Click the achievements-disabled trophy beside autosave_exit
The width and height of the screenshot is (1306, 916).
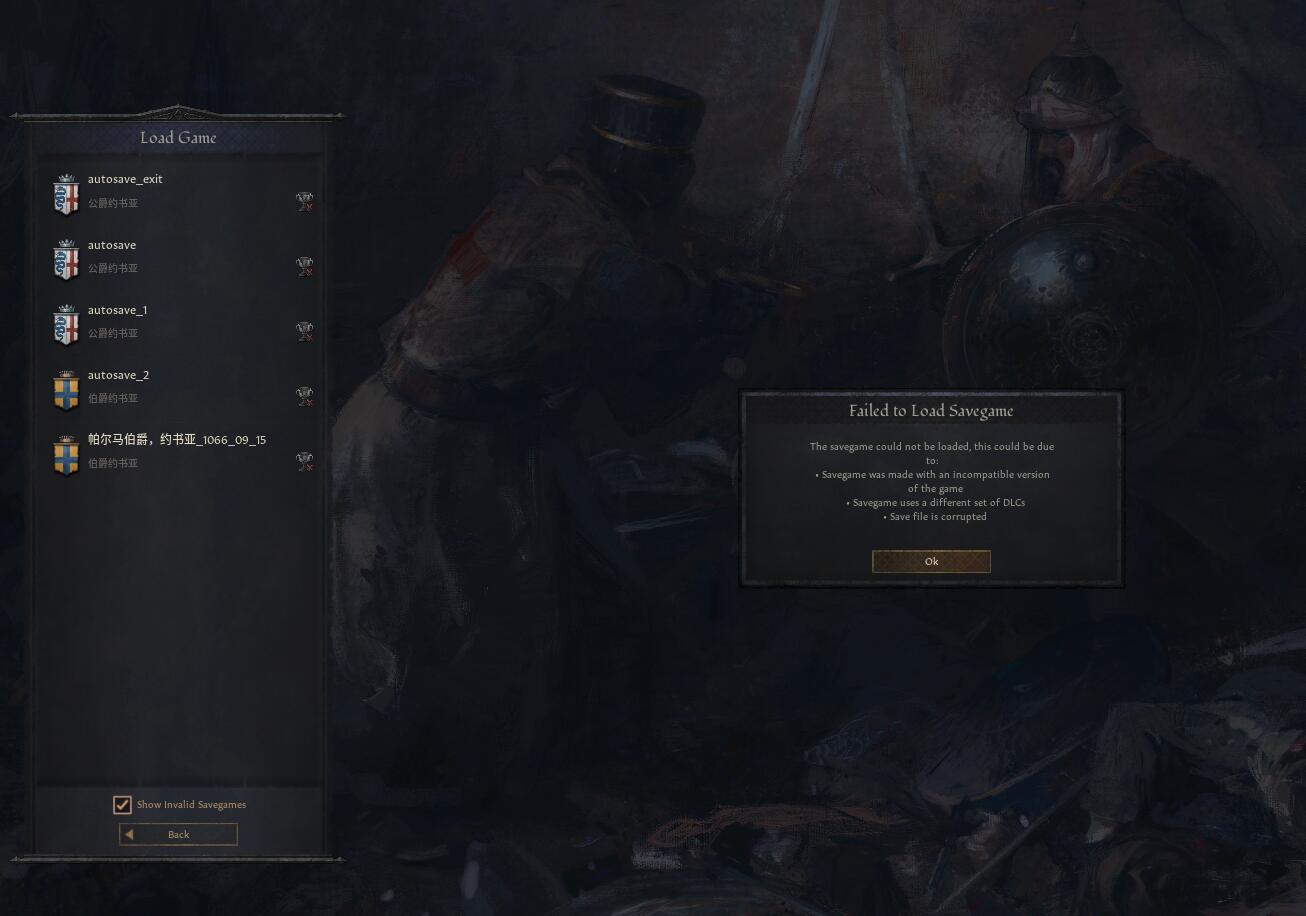tap(305, 201)
